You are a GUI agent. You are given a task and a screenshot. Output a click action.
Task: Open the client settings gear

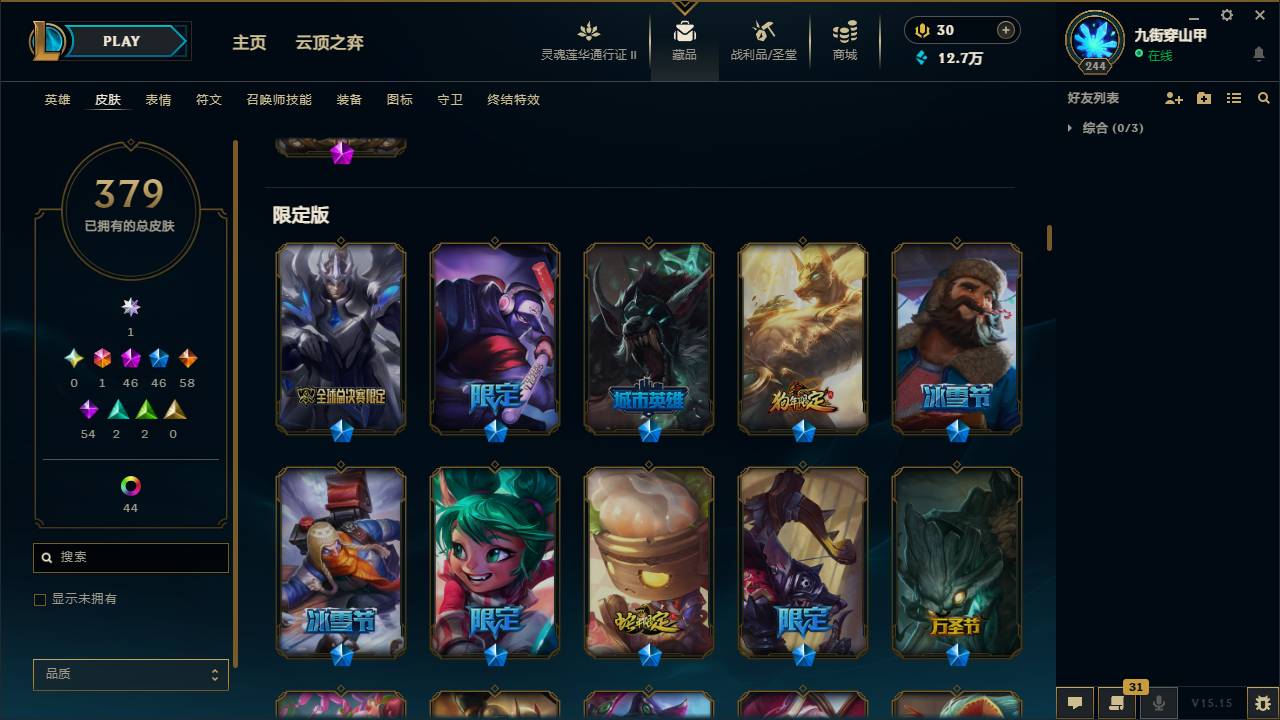(1226, 15)
